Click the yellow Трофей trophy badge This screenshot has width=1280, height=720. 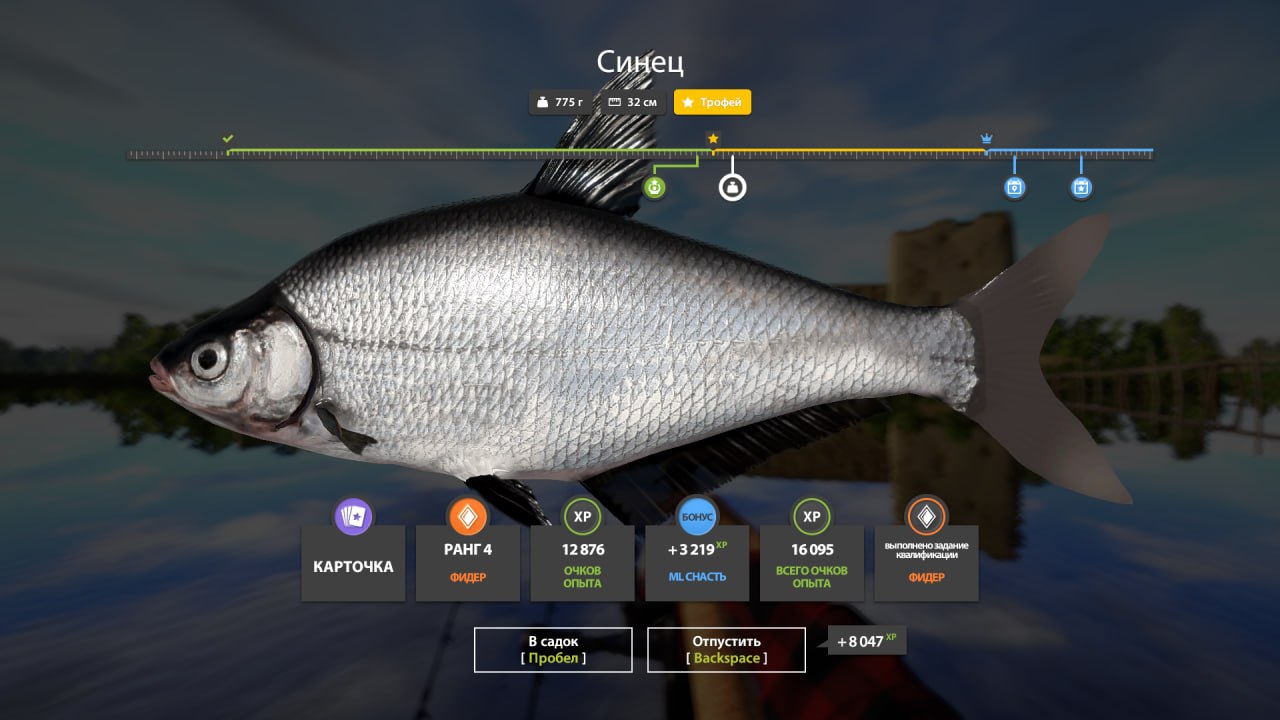tap(712, 102)
